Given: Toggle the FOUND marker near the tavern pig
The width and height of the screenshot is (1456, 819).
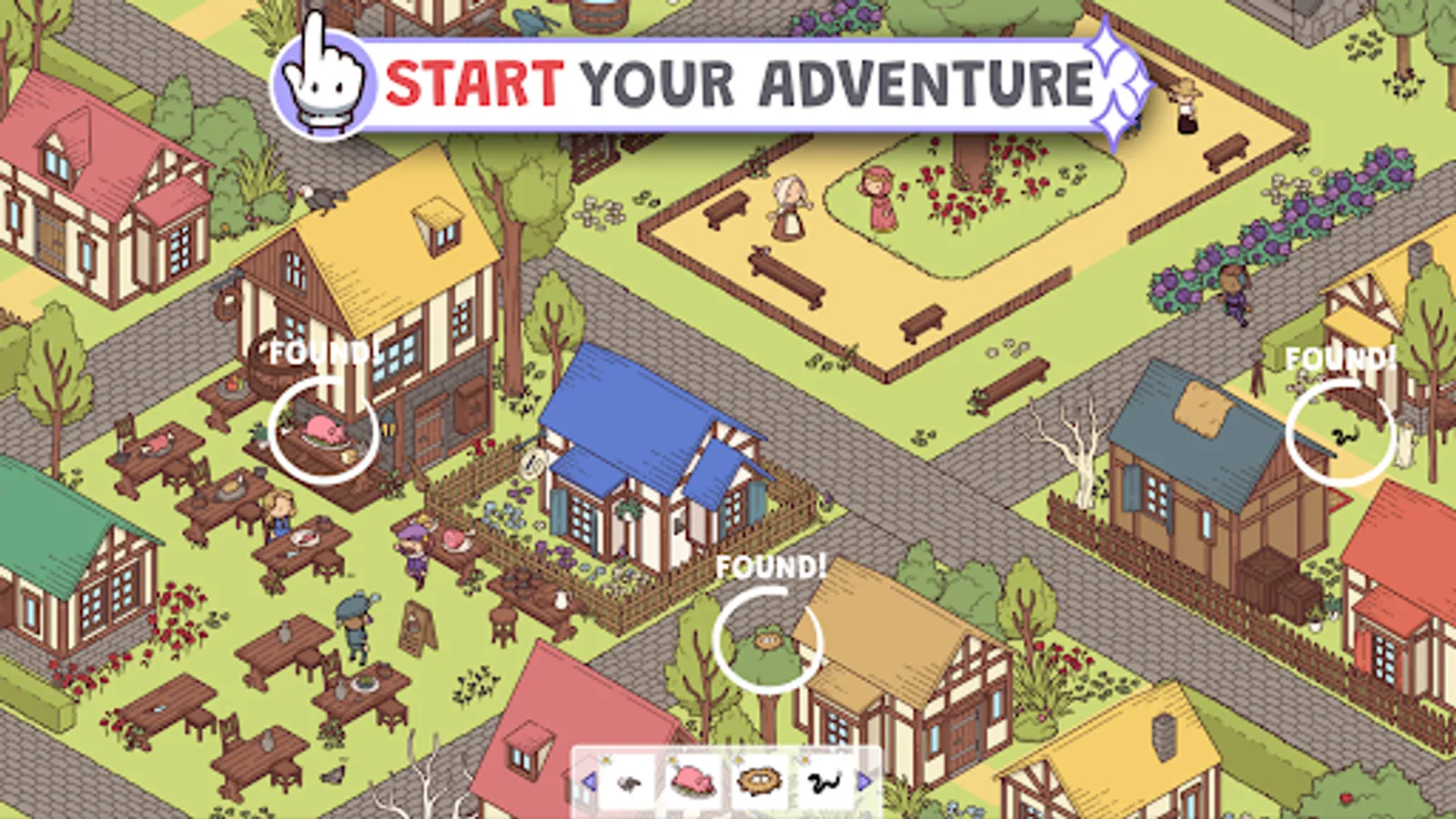Looking at the screenshot, I should point(323,428).
